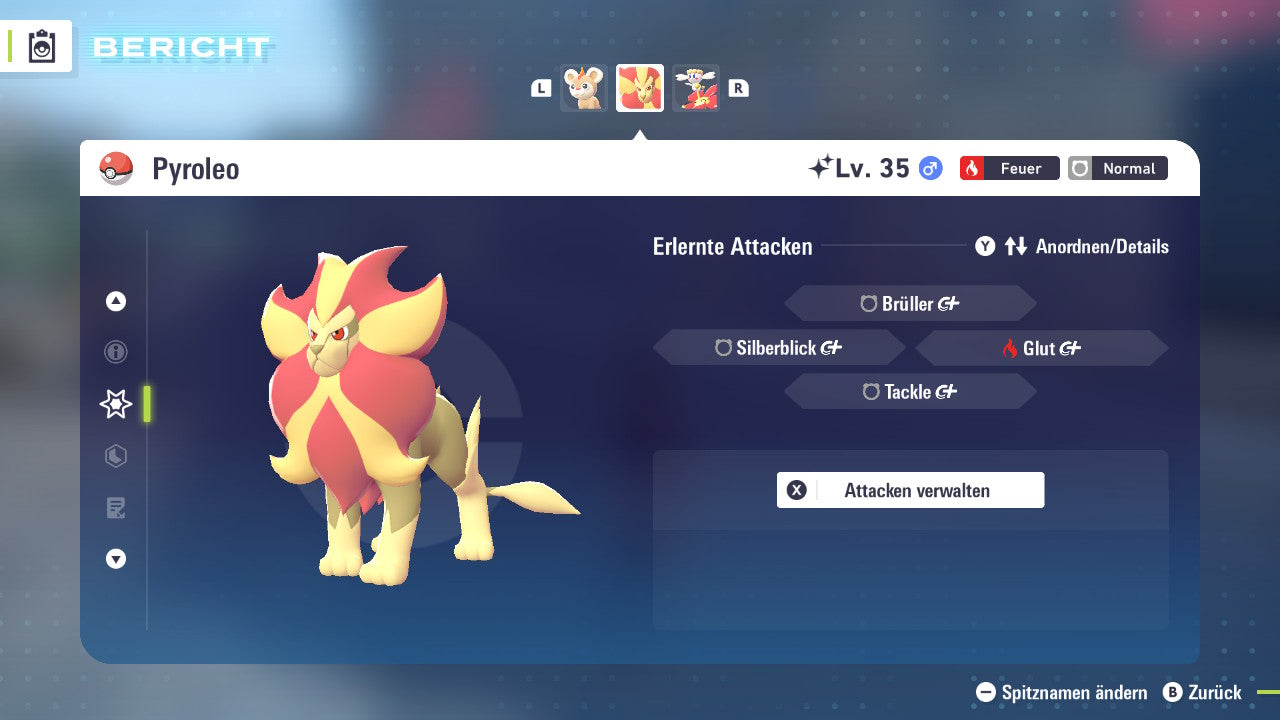Select the memo/notes icon in the sidebar
The width and height of the screenshot is (1280, 720).
[115, 508]
